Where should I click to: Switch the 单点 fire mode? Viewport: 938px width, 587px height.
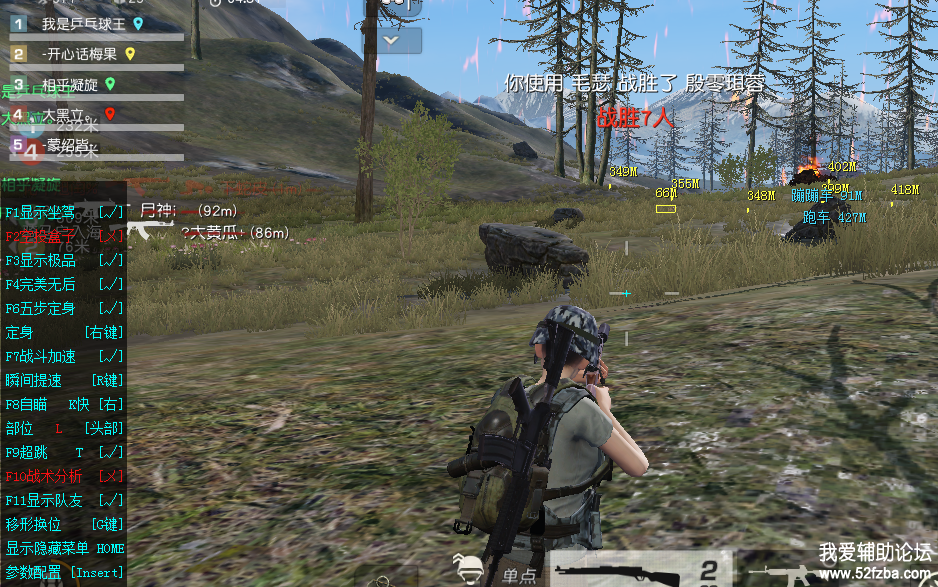point(519,575)
